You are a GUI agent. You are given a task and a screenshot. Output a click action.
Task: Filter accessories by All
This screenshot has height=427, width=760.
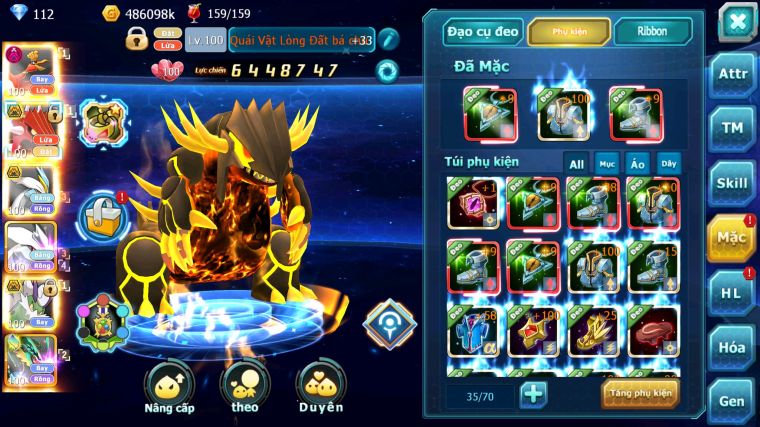click(x=577, y=163)
